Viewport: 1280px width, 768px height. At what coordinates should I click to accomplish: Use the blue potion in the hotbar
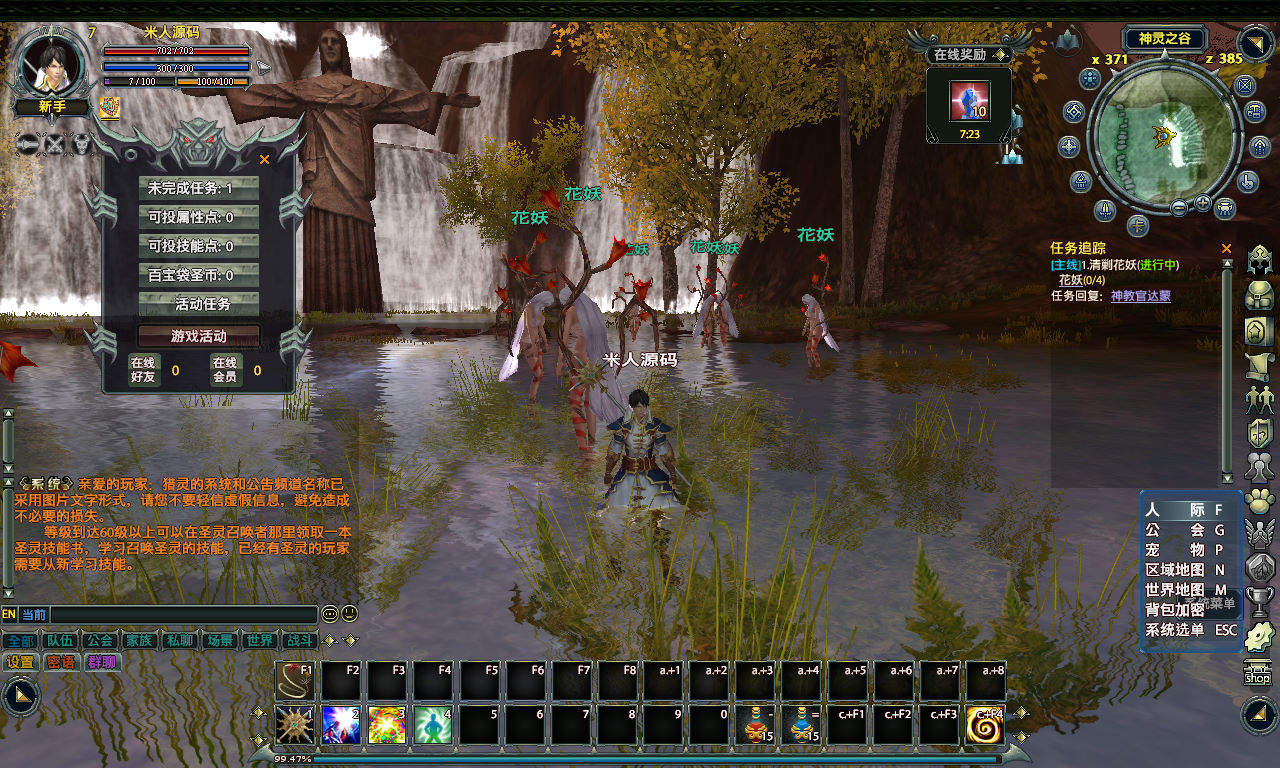tap(801, 725)
